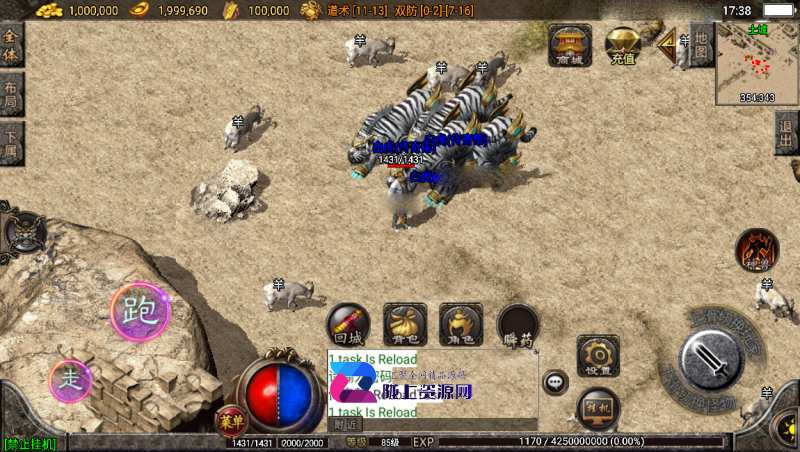Open the 商城 shop building icon
800x452 pixels.
(570, 45)
